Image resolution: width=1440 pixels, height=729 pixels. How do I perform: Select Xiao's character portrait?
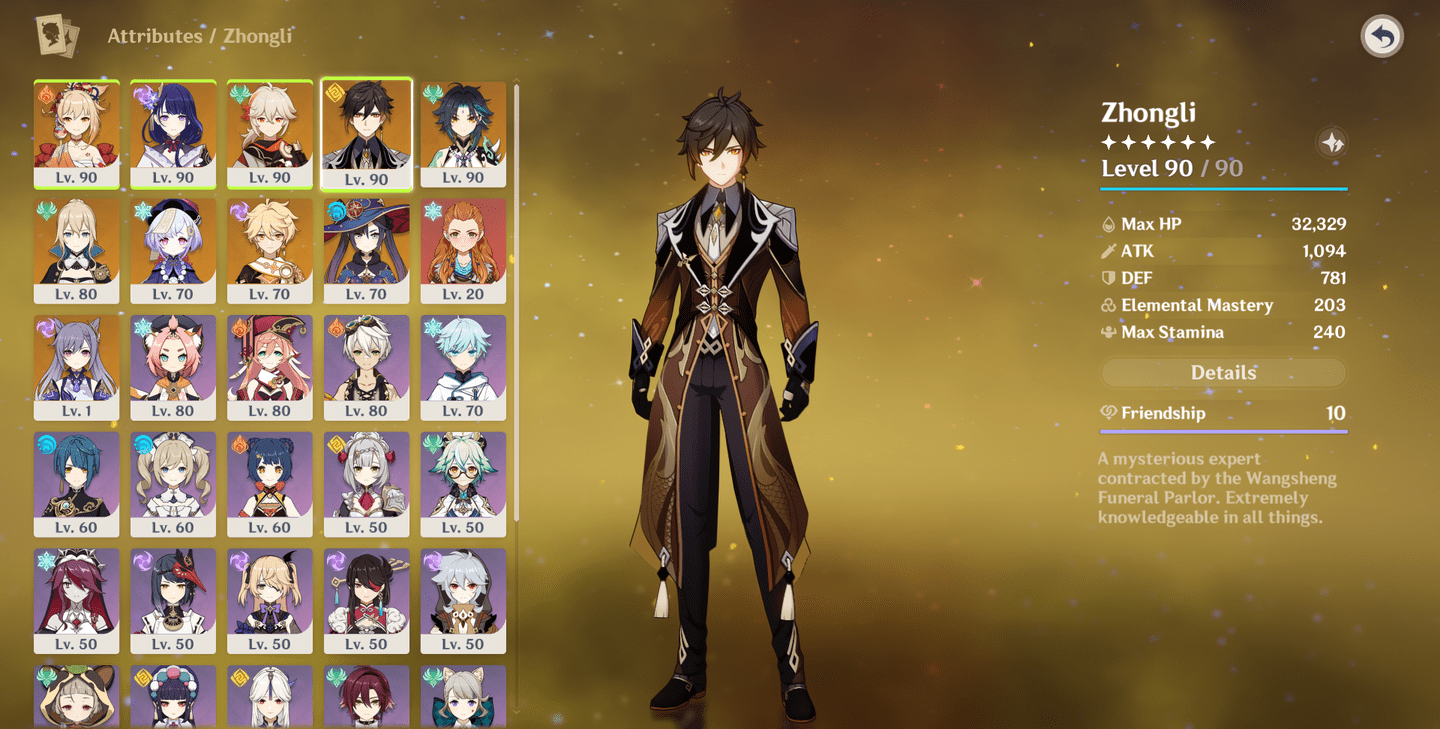463,128
